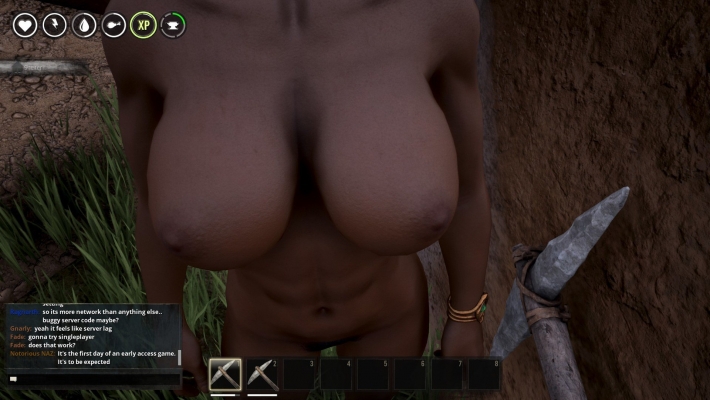Click the anvil crafting icon

(x=173, y=25)
